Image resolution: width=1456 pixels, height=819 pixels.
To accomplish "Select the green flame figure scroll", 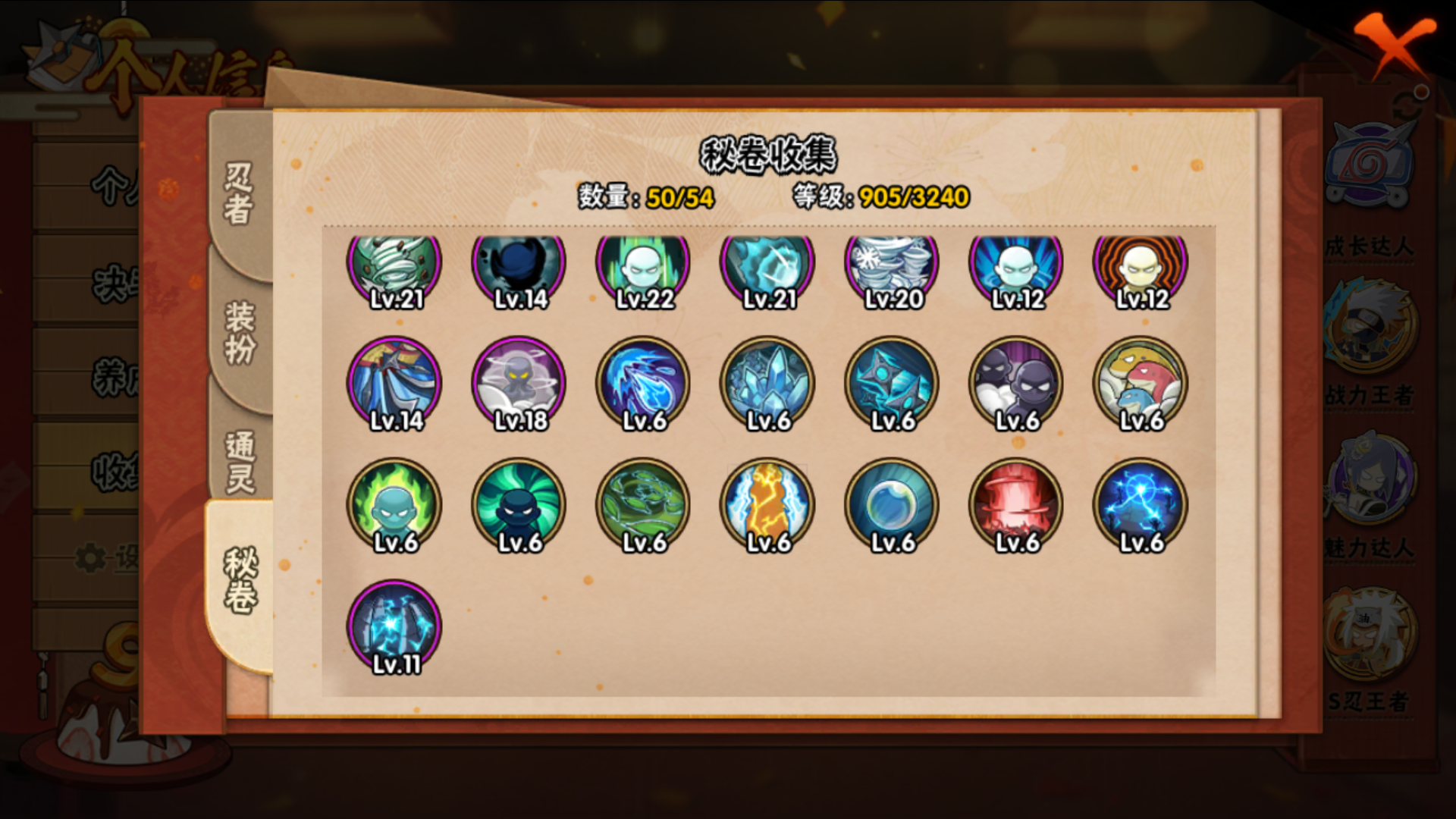I will tap(394, 504).
